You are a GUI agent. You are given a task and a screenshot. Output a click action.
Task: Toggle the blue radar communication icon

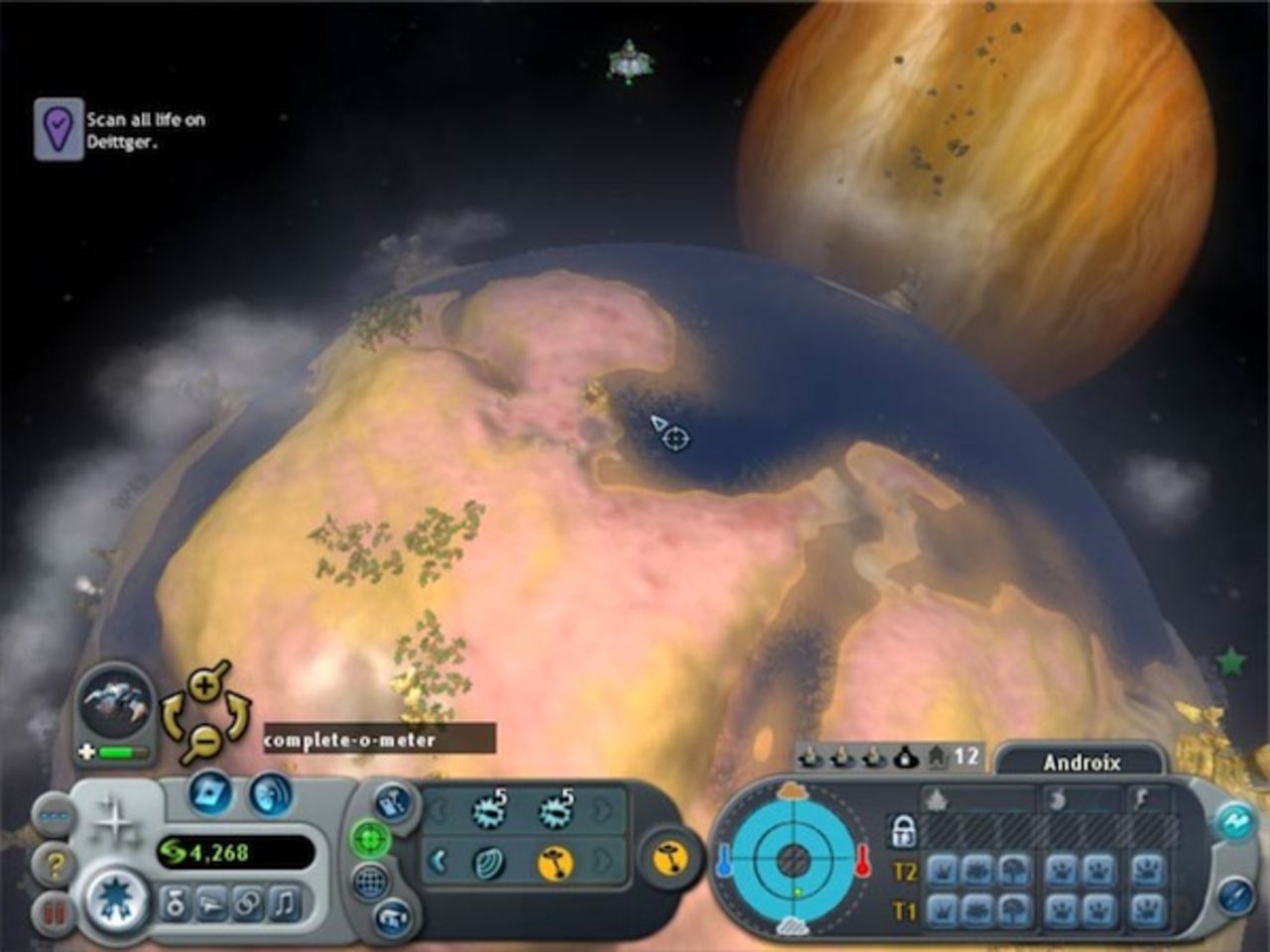tap(272, 794)
